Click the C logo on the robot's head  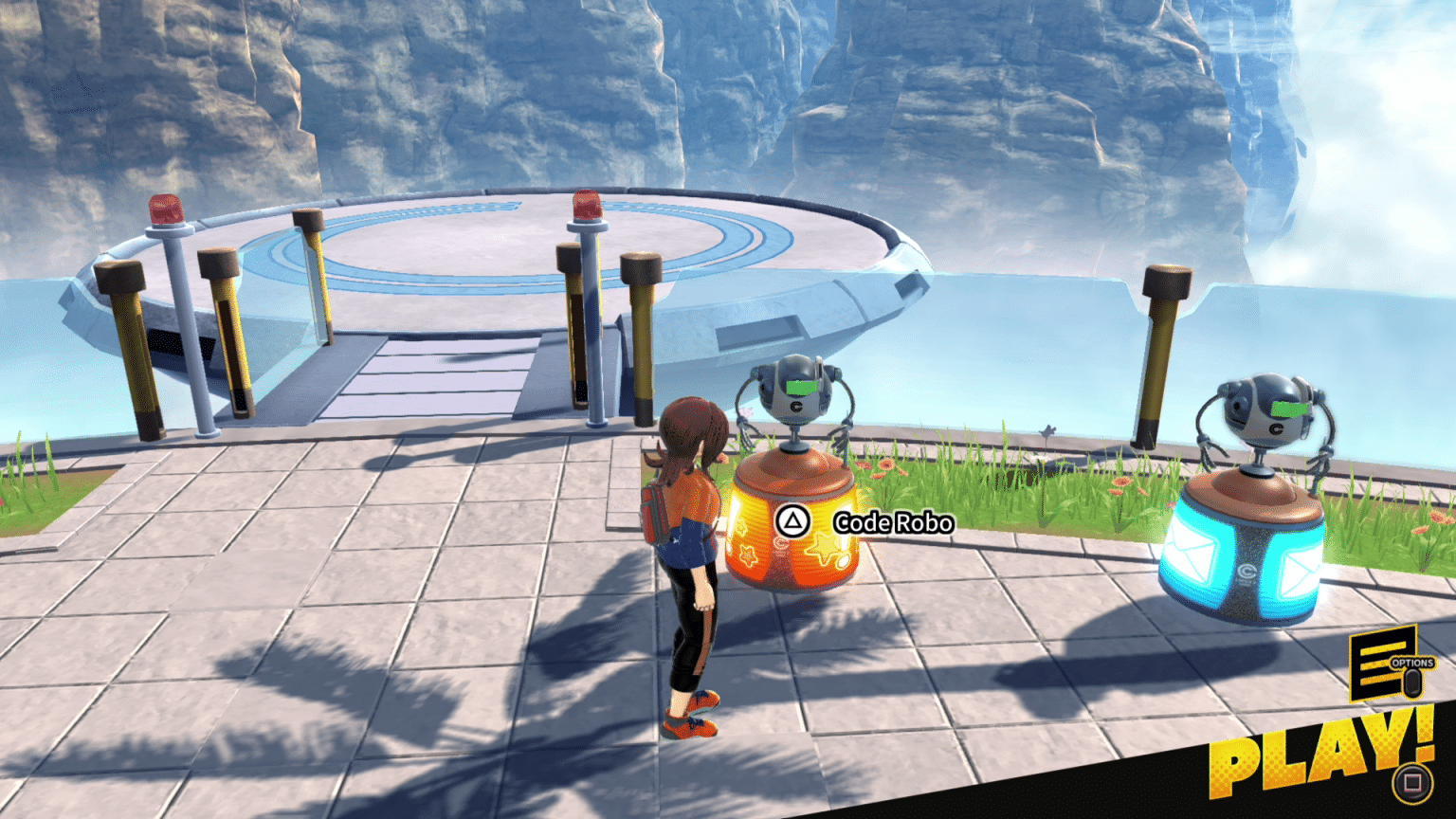tap(799, 406)
